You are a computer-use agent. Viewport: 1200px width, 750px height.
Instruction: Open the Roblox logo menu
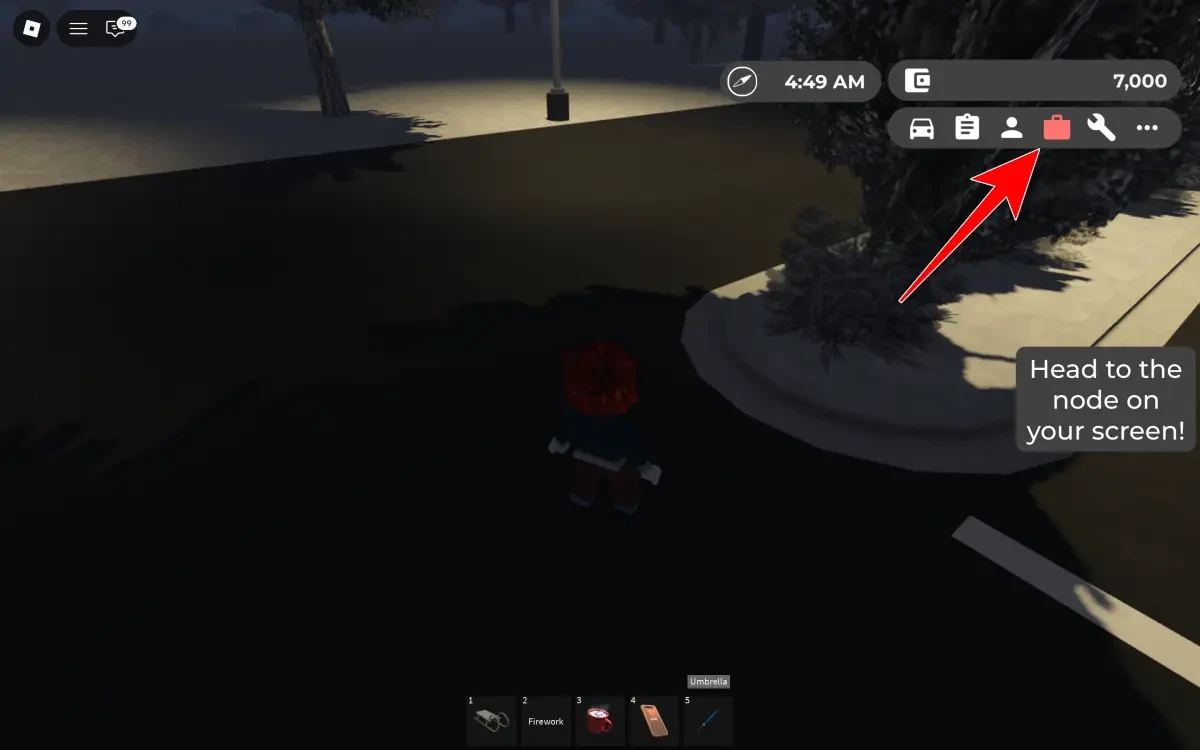pyautogui.click(x=31, y=29)
